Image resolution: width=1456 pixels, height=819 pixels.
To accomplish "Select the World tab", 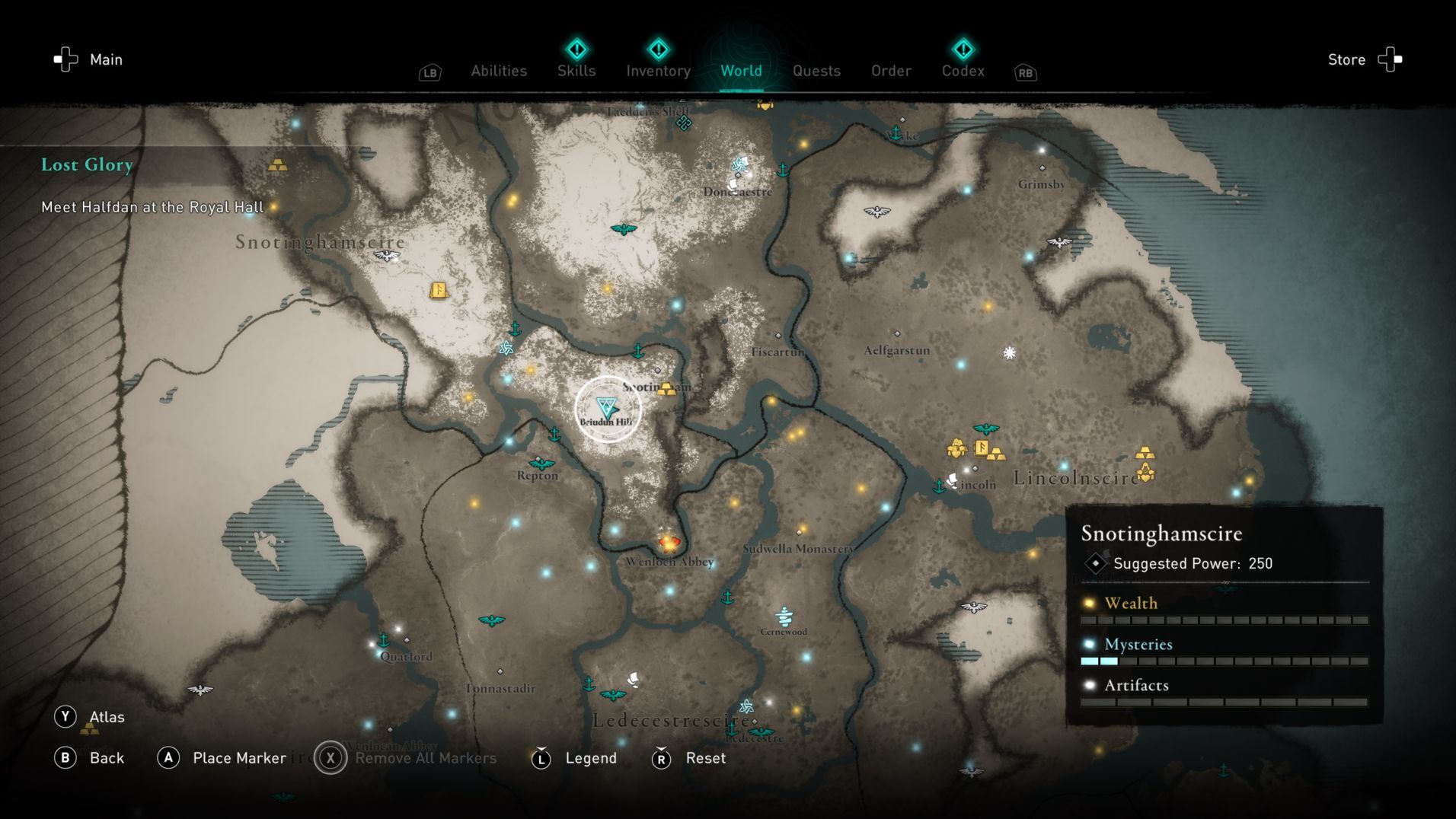I will [741, 71].
